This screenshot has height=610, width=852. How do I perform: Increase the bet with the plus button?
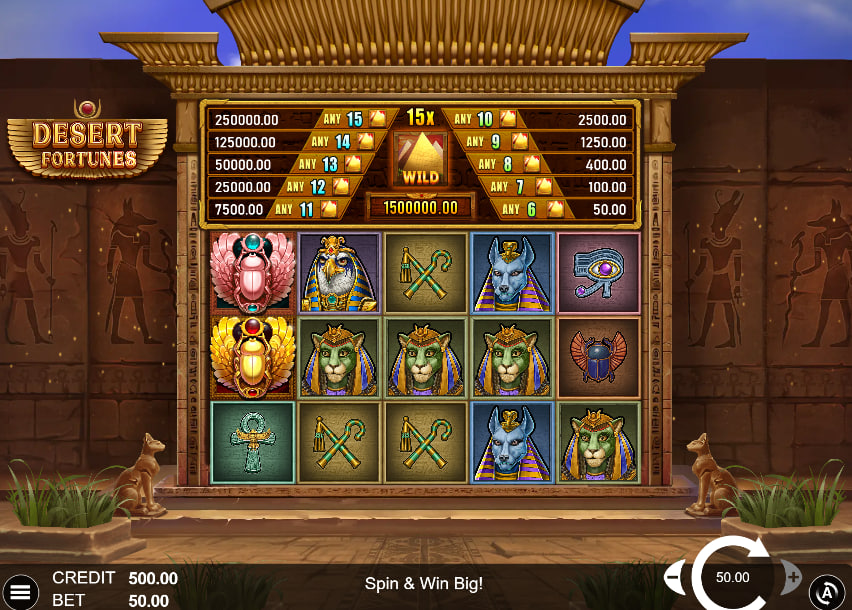pyautogui.click(x=792, y=577)
